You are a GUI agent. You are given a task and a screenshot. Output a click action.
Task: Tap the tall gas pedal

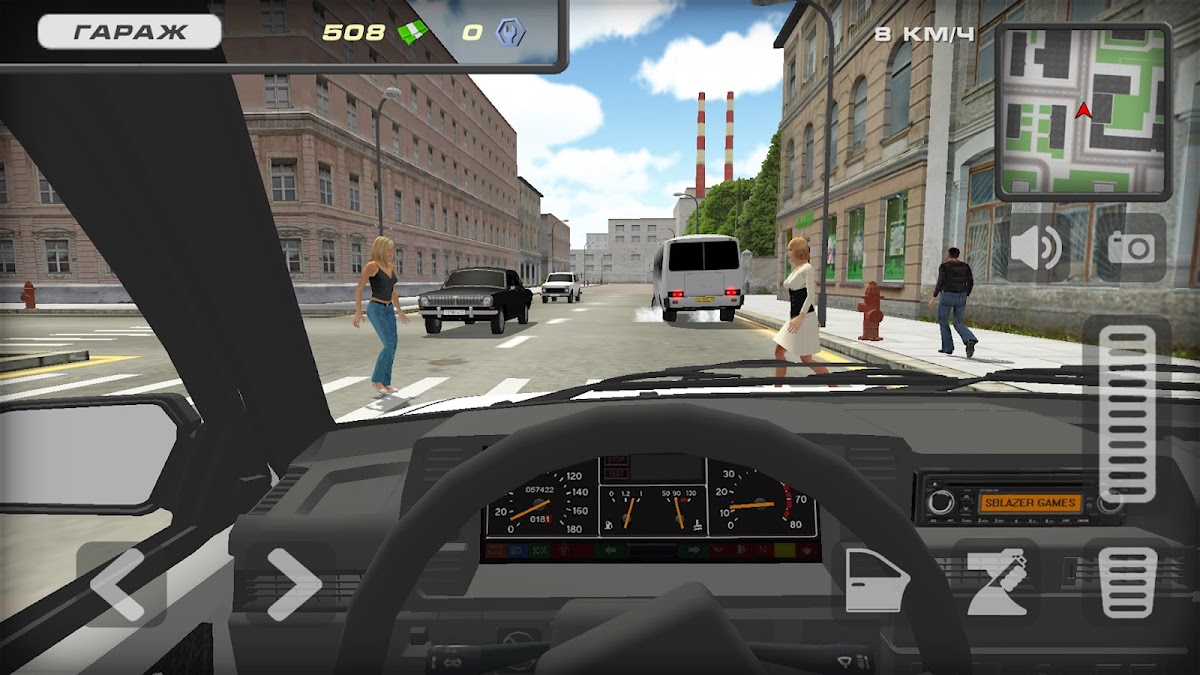point(1126,411)
